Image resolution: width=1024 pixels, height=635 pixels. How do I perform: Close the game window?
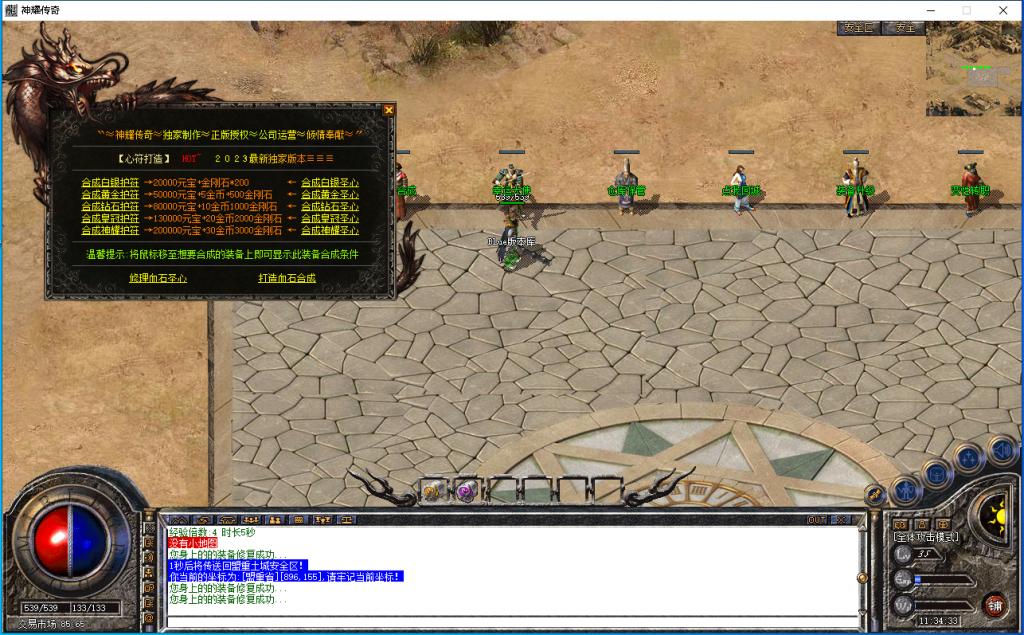[x=1001, y=10]
